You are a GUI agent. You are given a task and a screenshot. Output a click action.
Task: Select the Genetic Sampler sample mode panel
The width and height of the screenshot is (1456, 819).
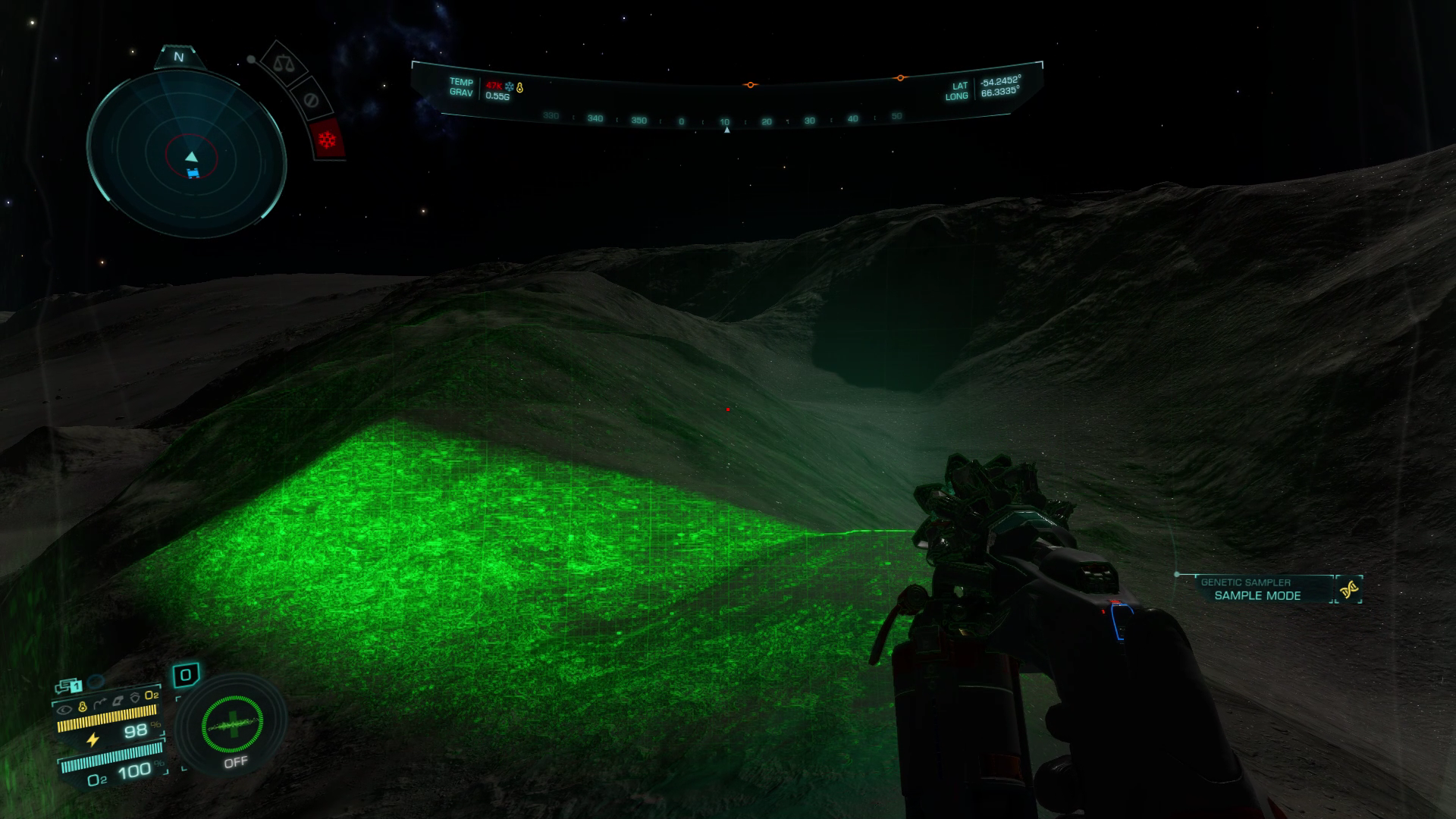click(1257, 589)
